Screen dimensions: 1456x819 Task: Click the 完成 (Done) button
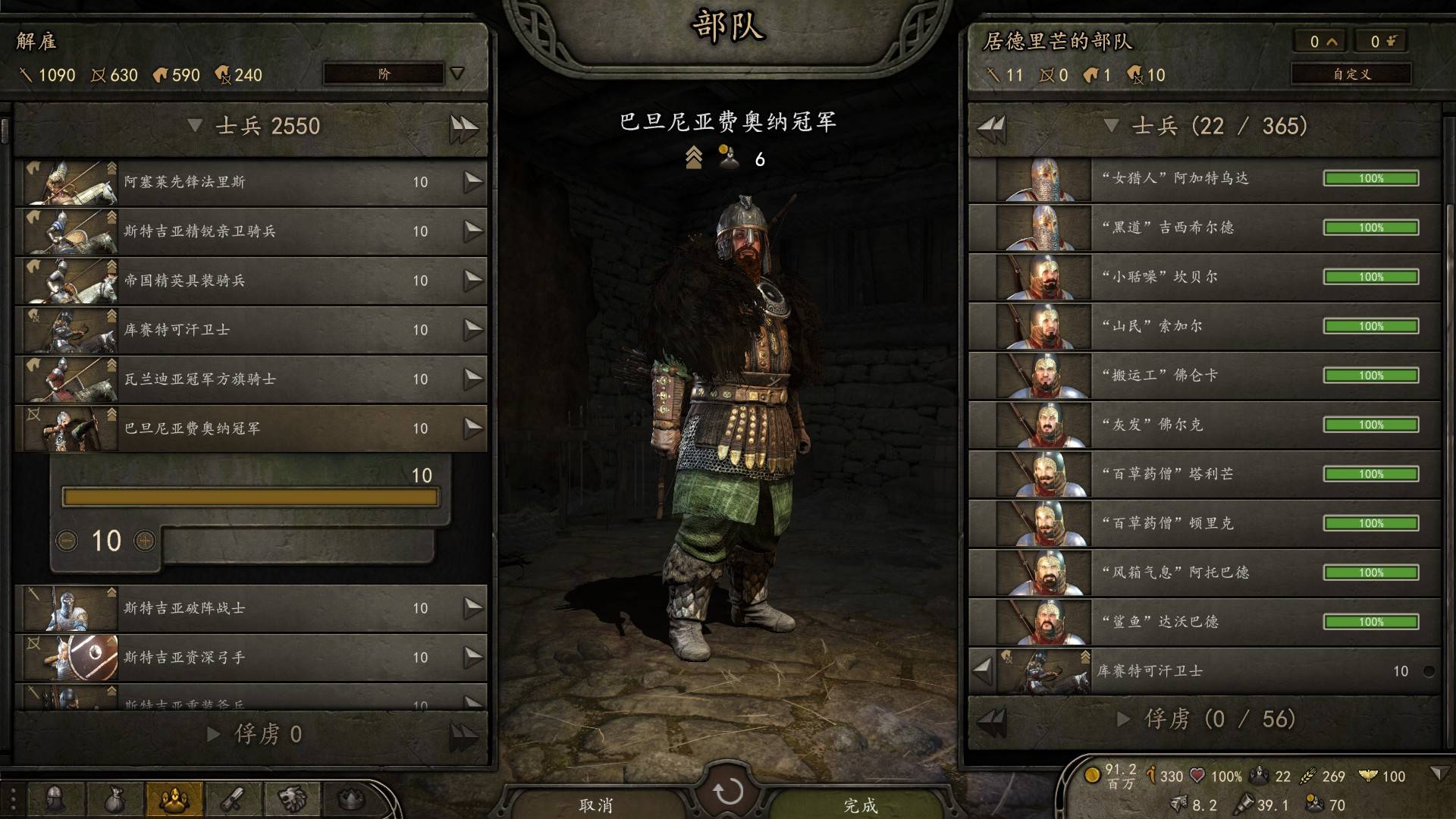860,804
